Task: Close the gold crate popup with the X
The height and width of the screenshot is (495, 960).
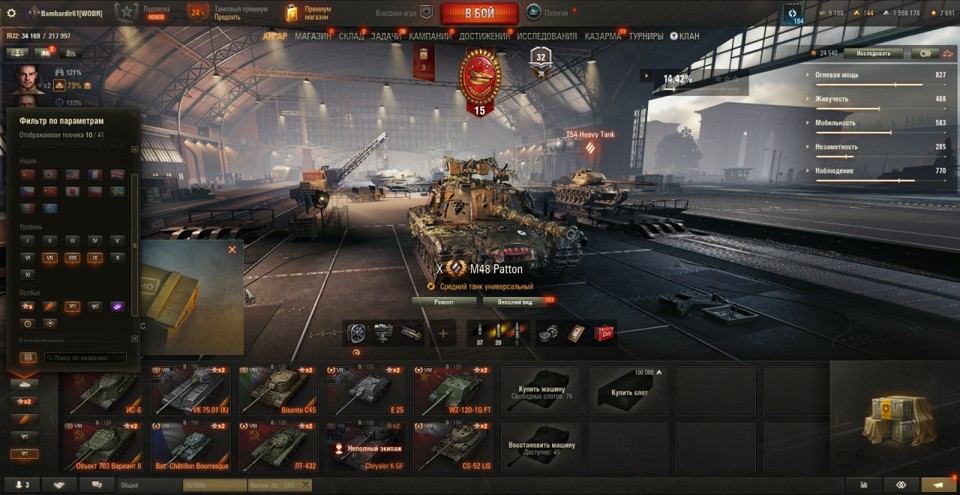Action: [232, 249]
